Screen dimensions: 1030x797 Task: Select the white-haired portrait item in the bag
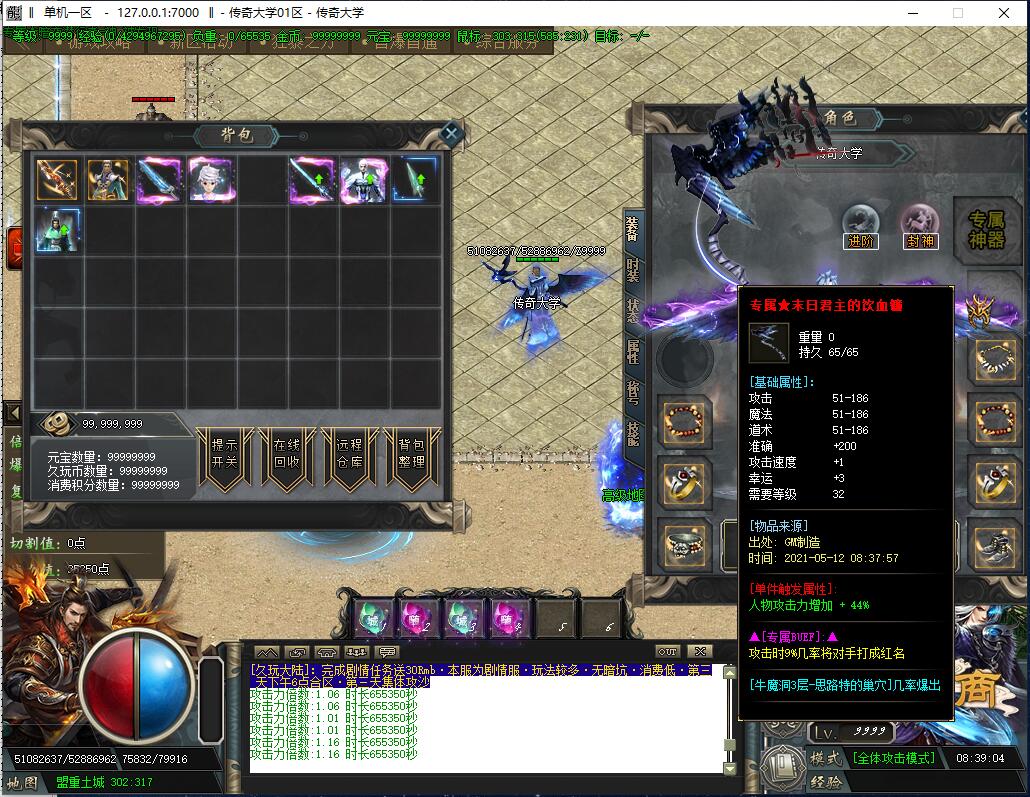[211, 179]
